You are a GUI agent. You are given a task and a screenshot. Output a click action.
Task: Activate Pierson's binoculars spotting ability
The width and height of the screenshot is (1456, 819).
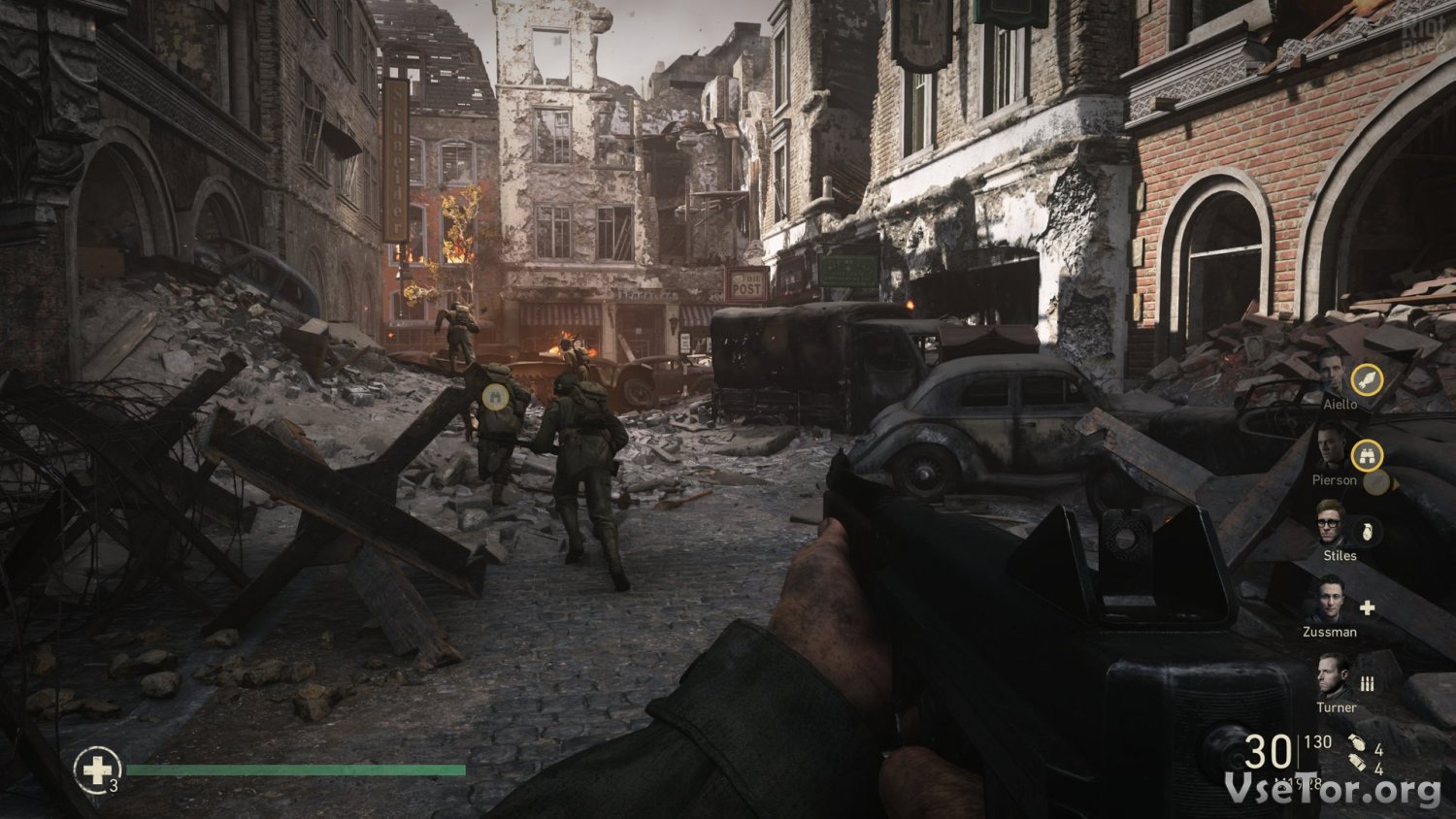(x=1367, y=454)
